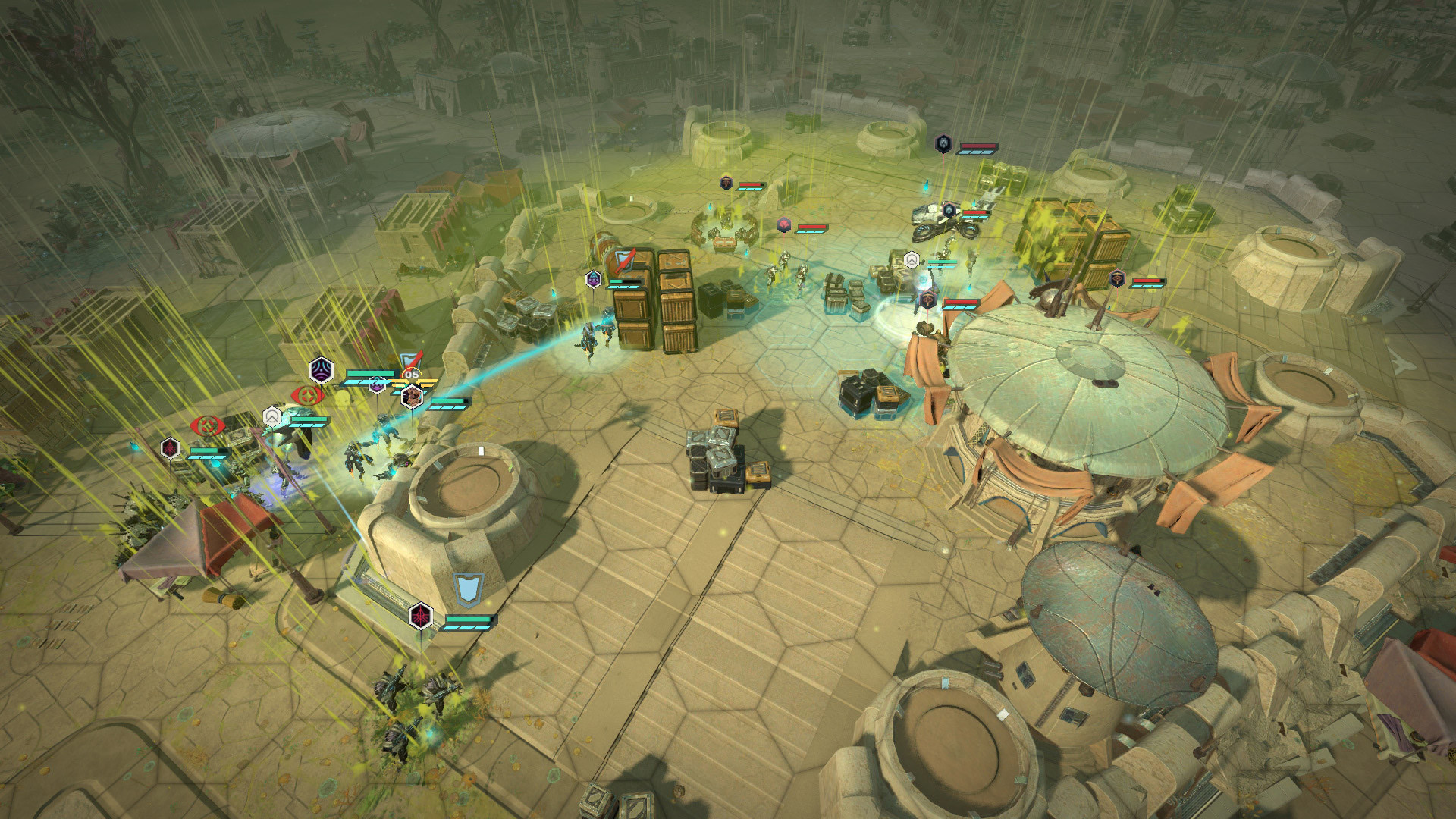This screenshot has width=1456, height=819.
Task: Expand the dark crest marker by the right railing
Action: [x=1117, y=279]
